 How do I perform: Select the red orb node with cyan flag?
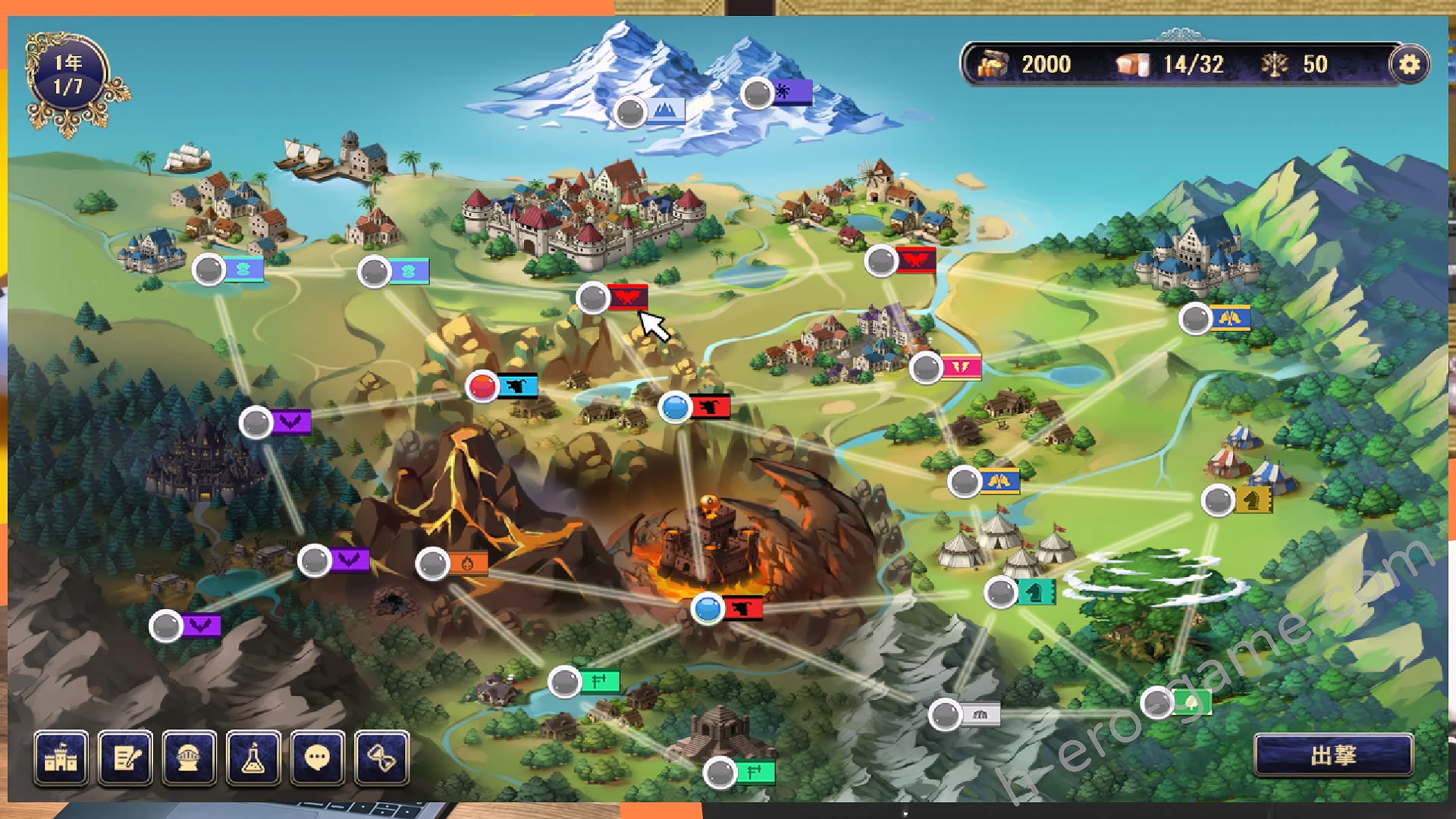click(x=482, y=387)
